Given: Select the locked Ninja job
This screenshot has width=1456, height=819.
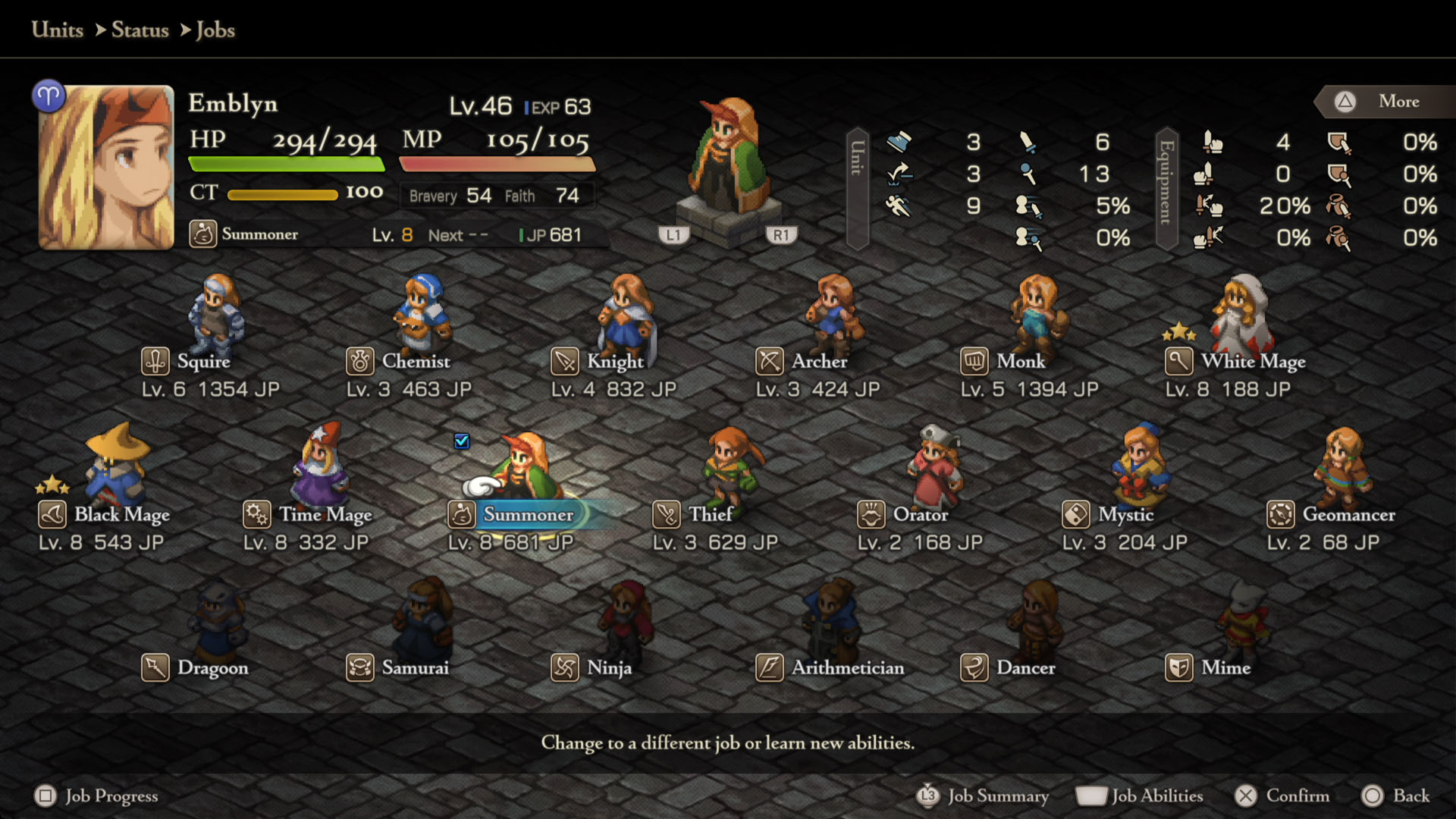Looking at the screenshot, I should pyautogui.click(x=609, y=667).
